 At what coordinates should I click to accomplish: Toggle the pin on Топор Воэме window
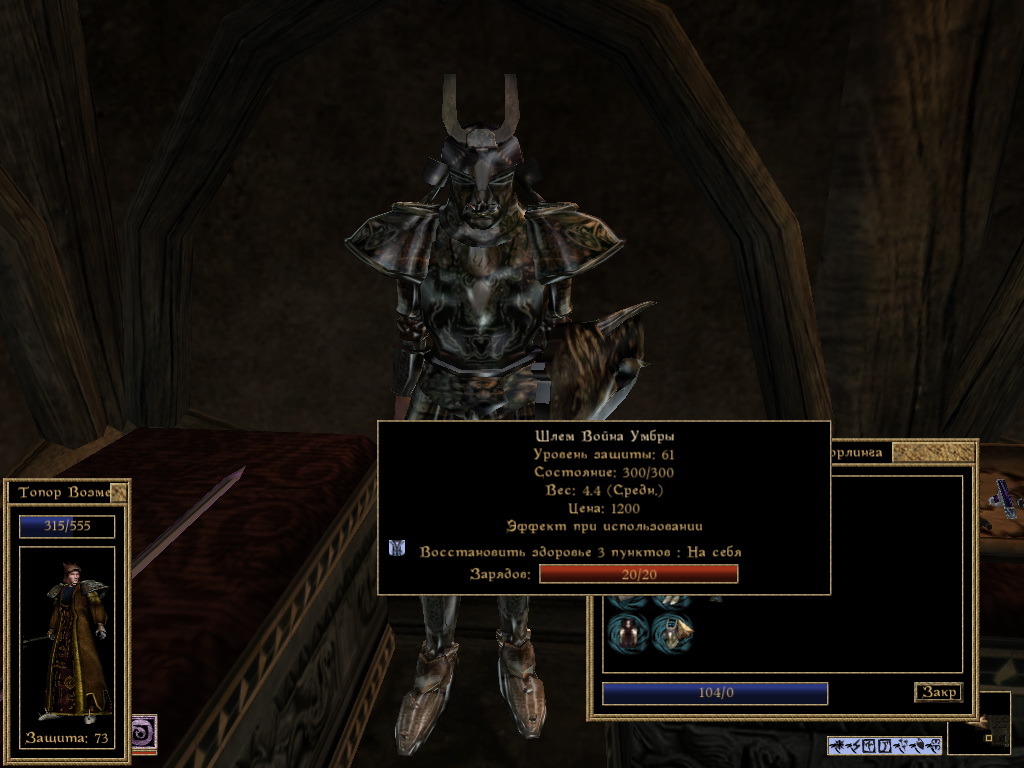pos(119,492)
